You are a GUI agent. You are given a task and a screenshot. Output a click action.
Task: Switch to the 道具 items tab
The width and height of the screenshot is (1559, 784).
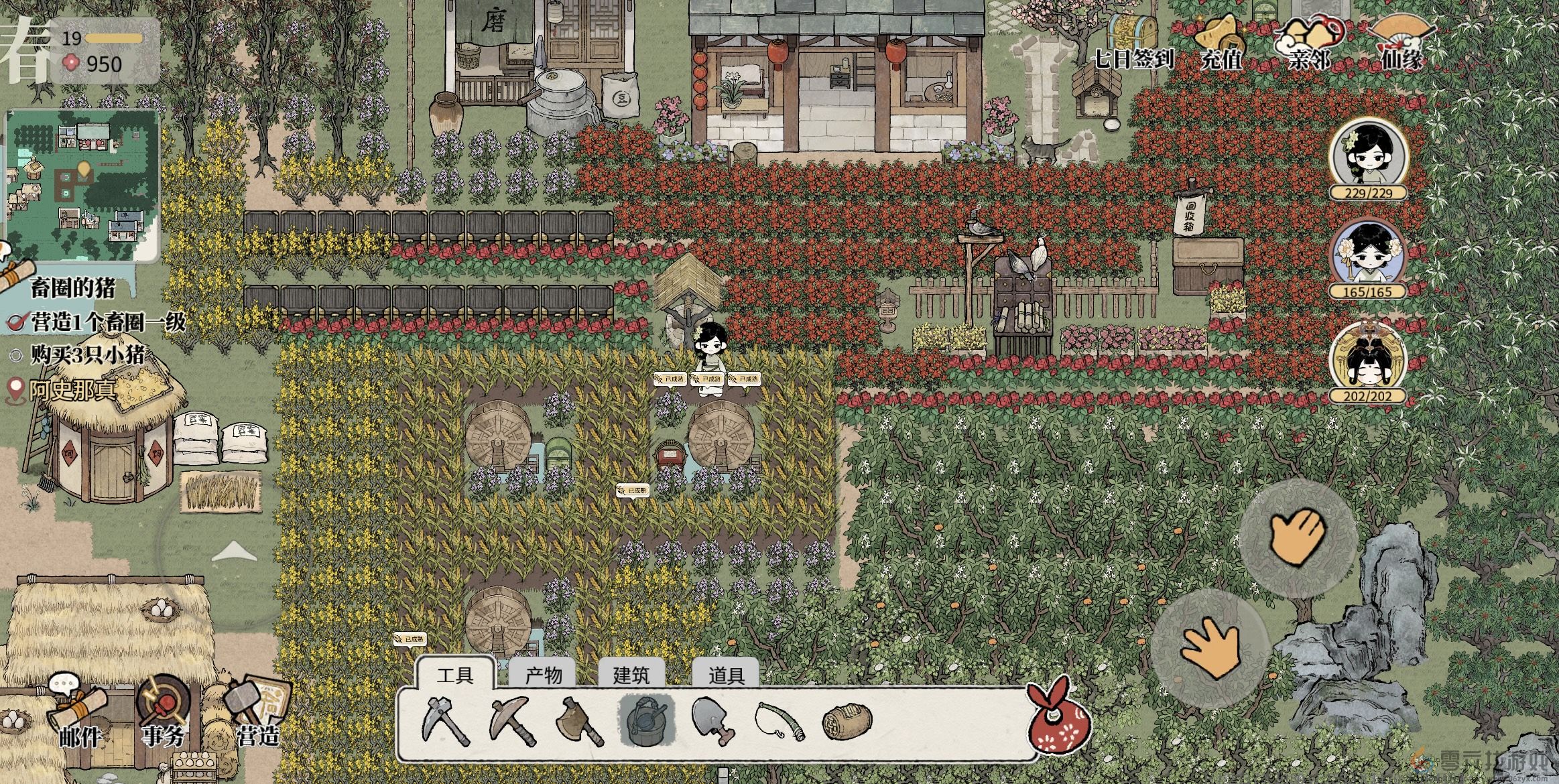pyautogui.click(x=726, y=675)
